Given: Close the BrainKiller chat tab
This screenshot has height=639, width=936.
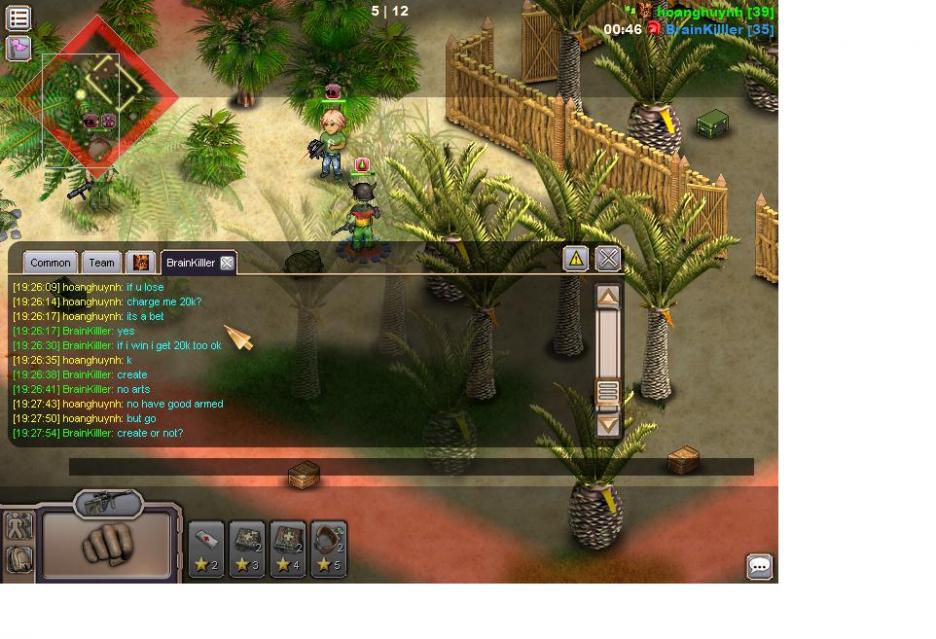Looking at the screenshot, I should [227, 263].
